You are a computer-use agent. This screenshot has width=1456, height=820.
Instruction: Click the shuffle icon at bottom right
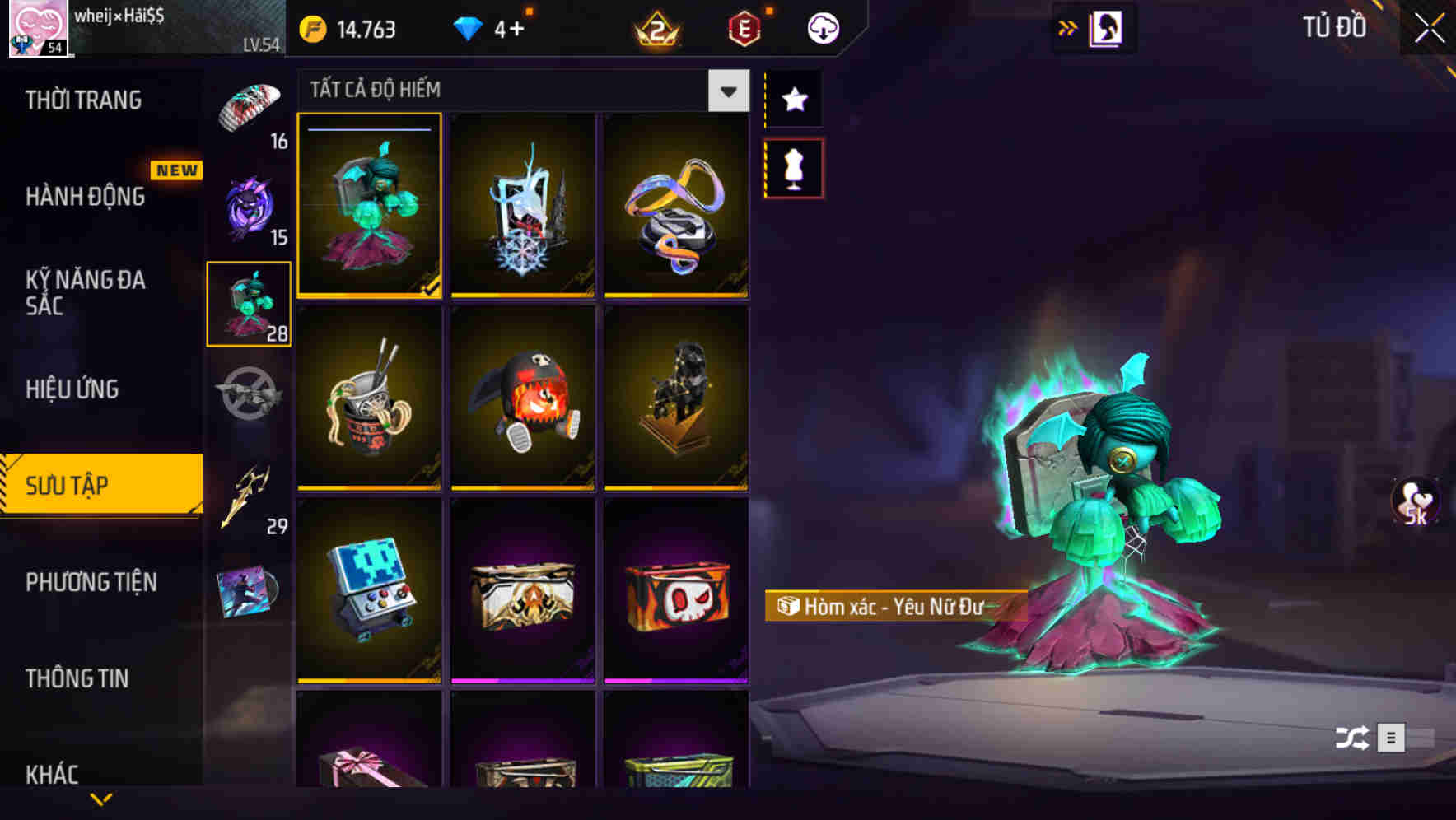click(1354, 739)
